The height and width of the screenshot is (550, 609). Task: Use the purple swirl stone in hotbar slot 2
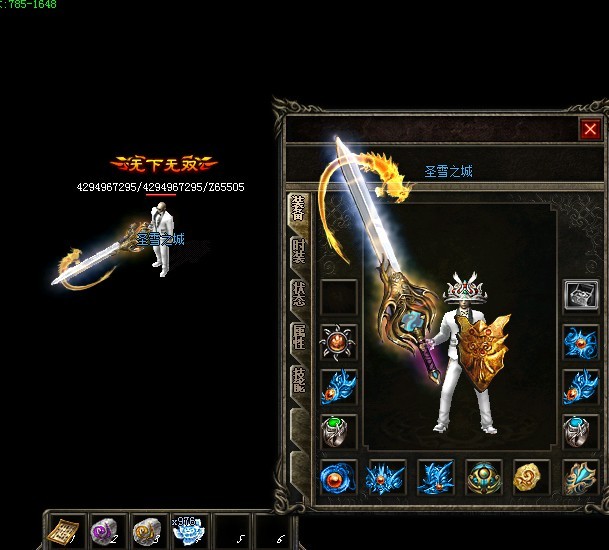(x=107, y=530)
